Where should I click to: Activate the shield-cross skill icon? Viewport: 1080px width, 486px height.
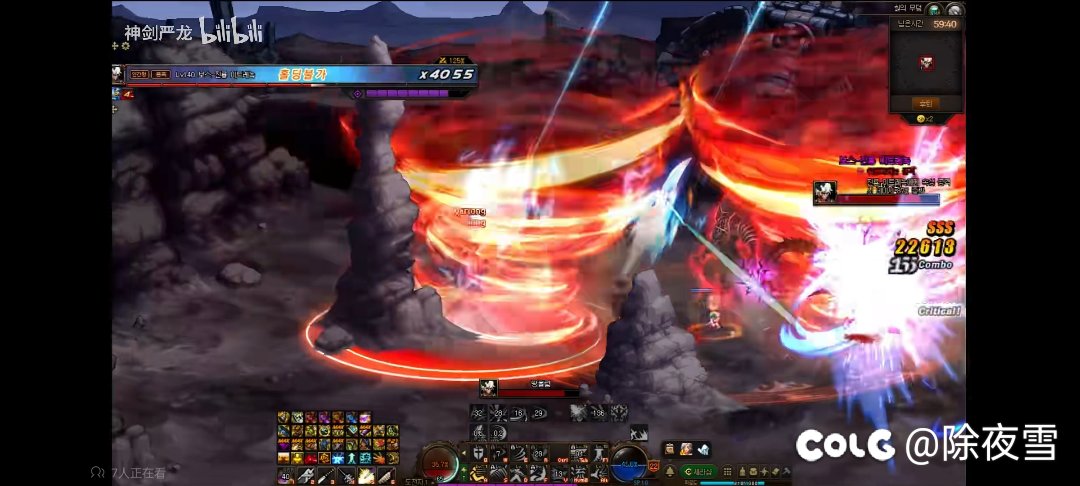480,453
